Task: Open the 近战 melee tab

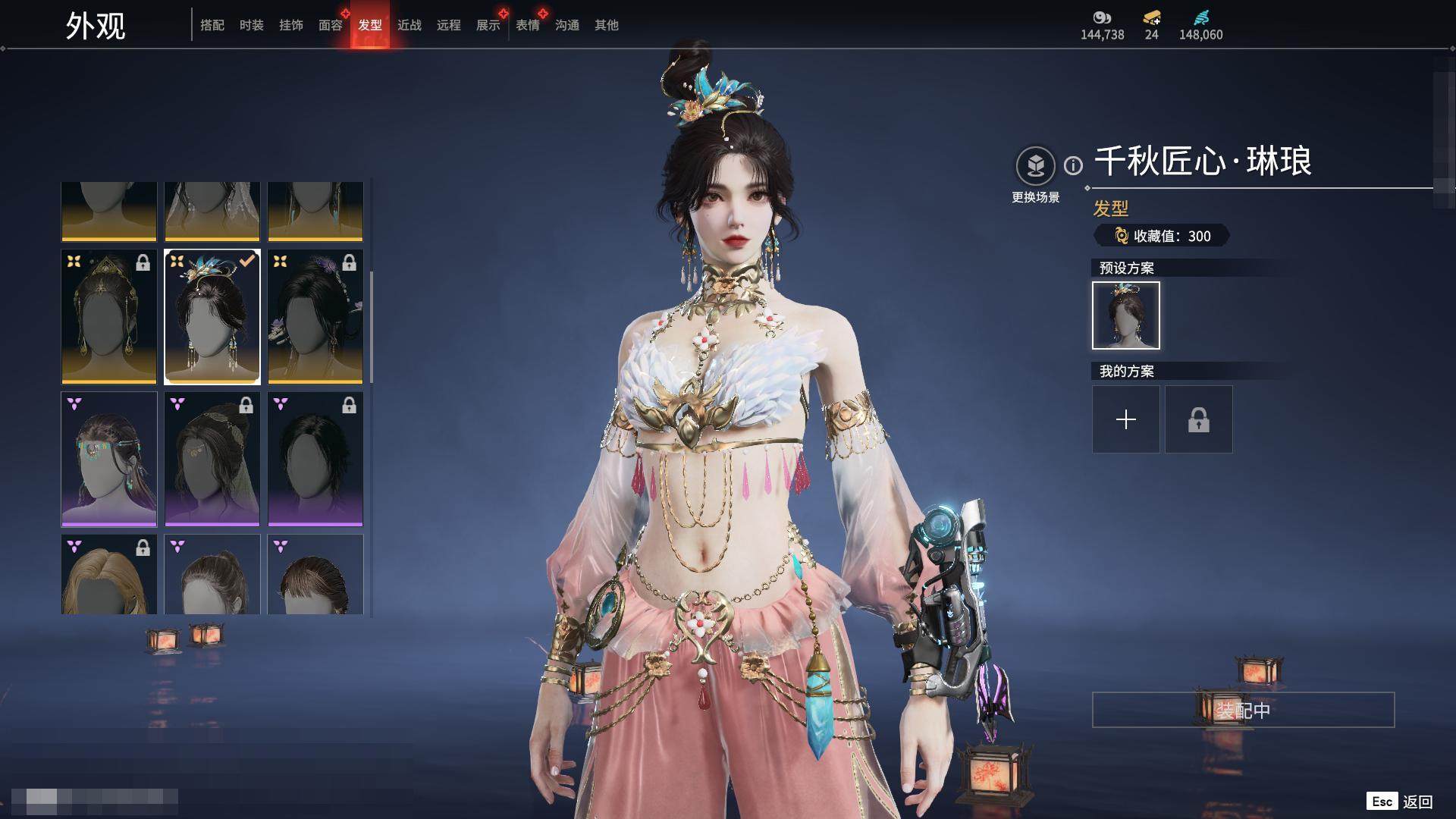Action: coord(409,25)
